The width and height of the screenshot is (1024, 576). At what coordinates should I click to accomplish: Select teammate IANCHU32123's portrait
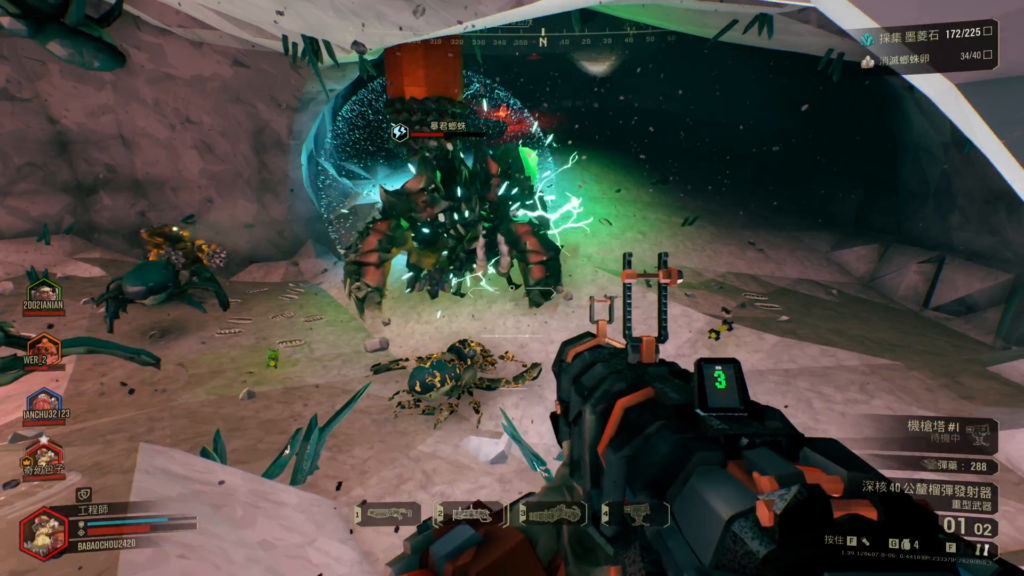click(43, 405)
